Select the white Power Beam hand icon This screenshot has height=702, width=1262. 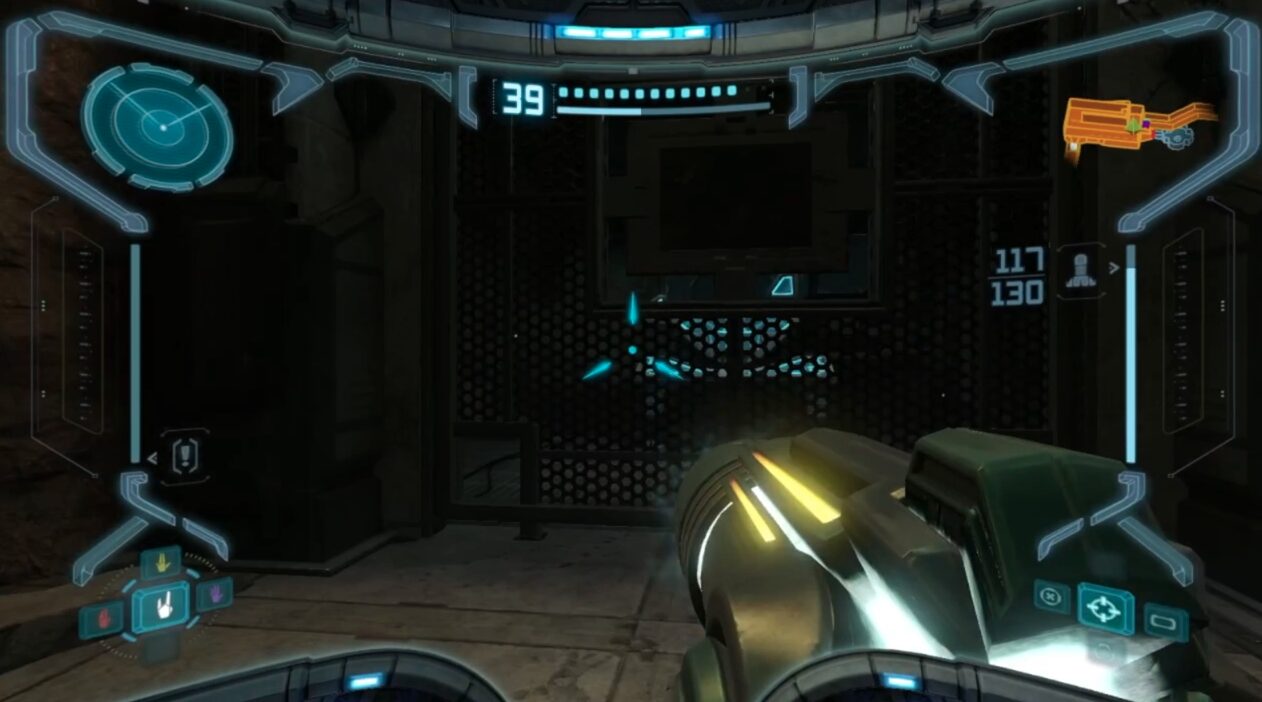click(x=160, y=608)
